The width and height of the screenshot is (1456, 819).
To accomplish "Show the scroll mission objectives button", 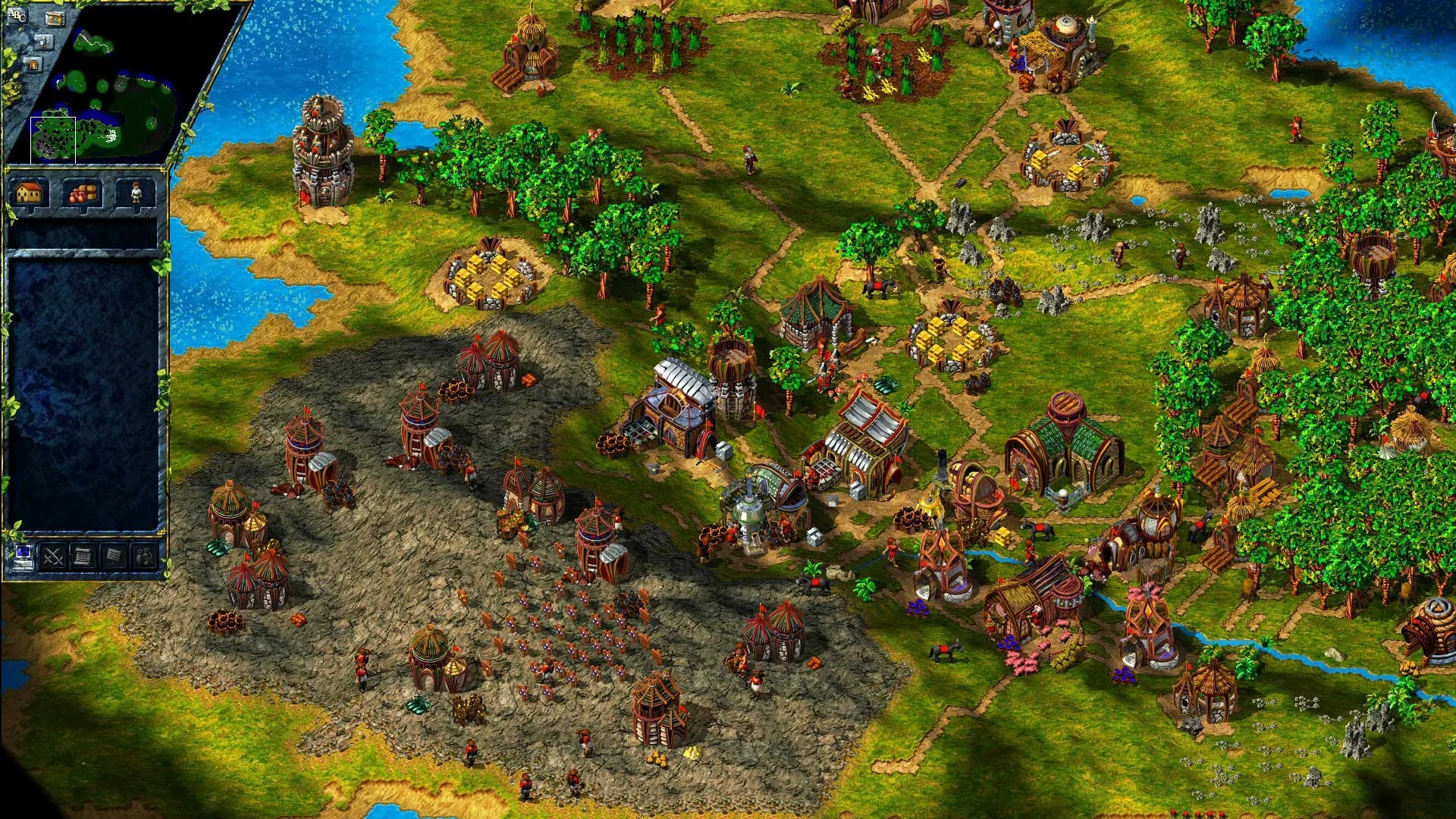I will click(x=83, y=557).
